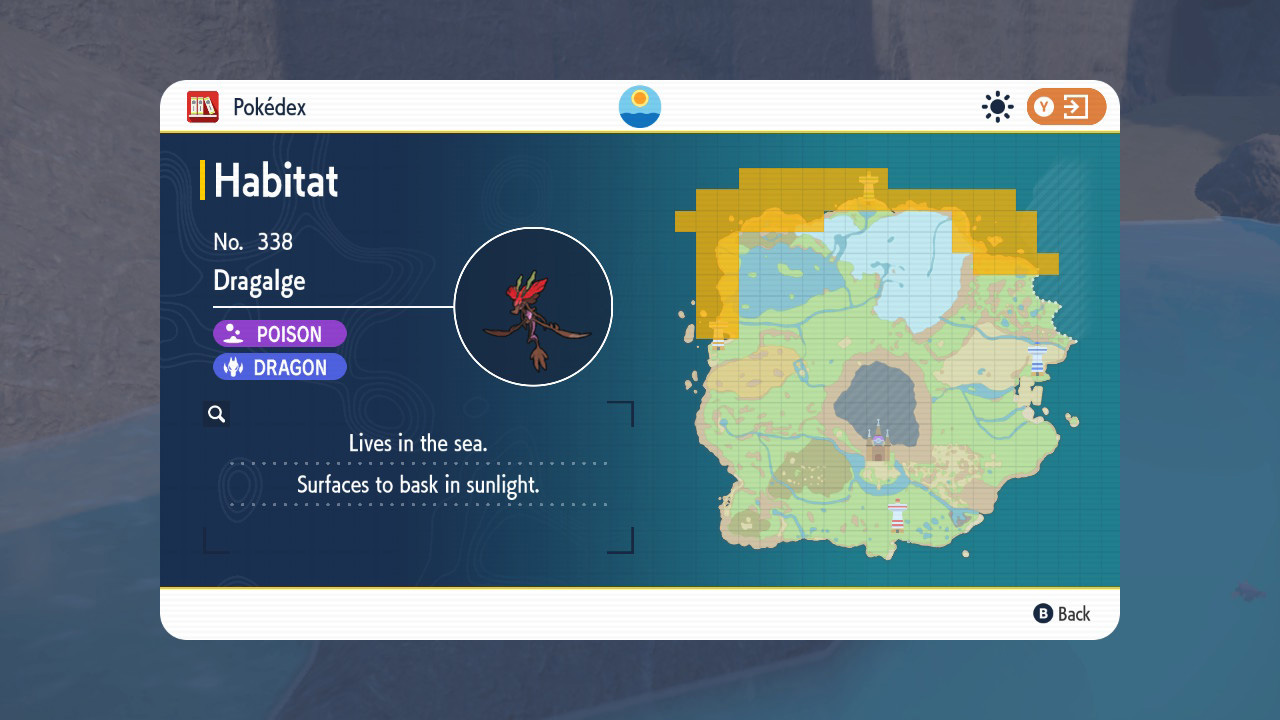The image size is (1280, 720).
Task: Click the time-of-day indicator at top center
Action: pos(639,106)
